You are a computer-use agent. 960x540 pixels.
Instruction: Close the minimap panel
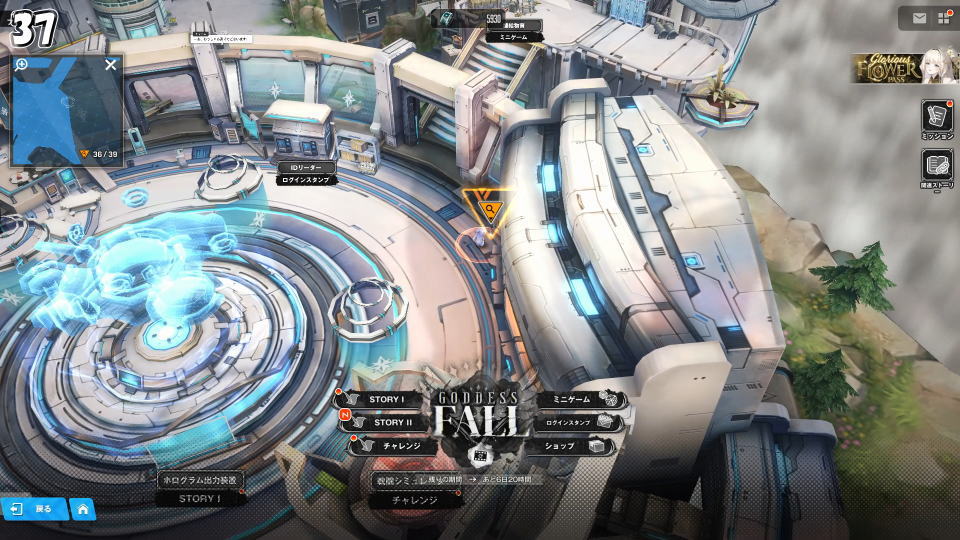tap(111, 65)
